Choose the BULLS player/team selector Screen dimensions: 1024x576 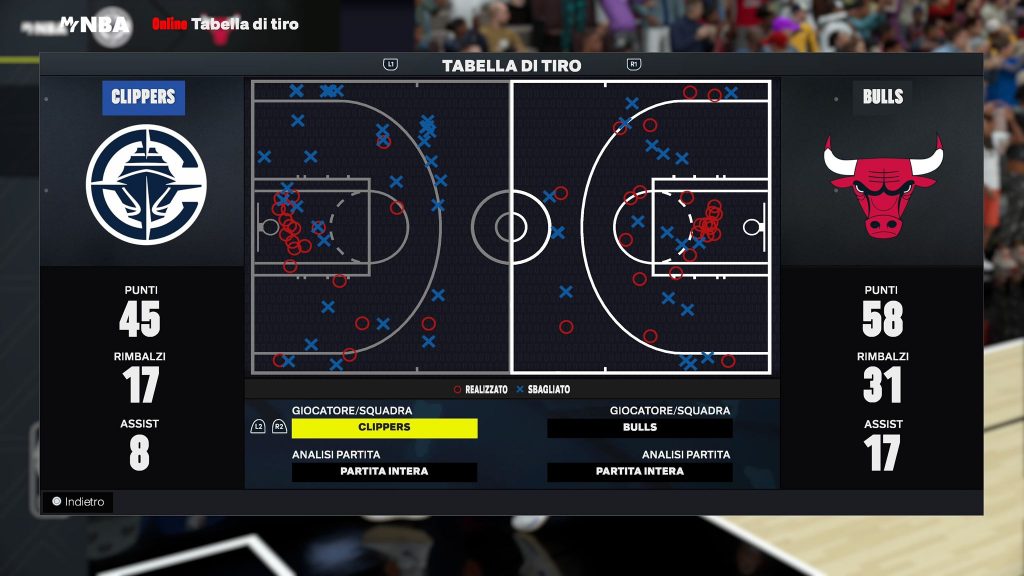(640, 428)
